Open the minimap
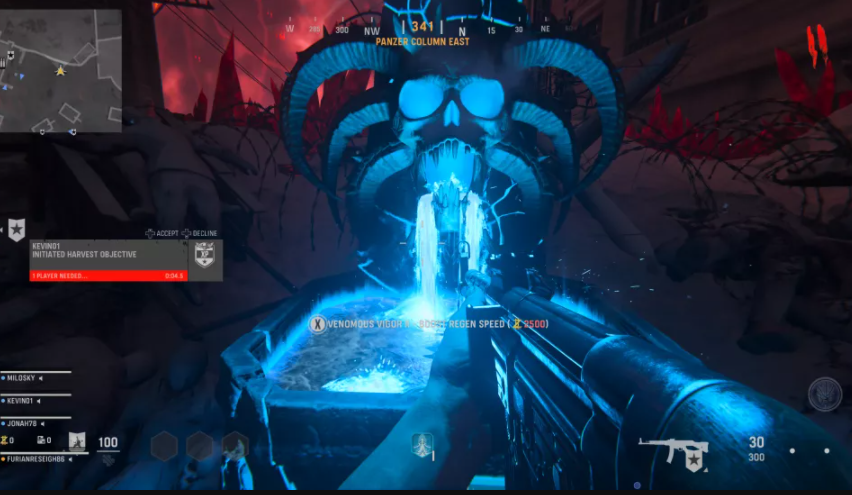 (61, 71)
